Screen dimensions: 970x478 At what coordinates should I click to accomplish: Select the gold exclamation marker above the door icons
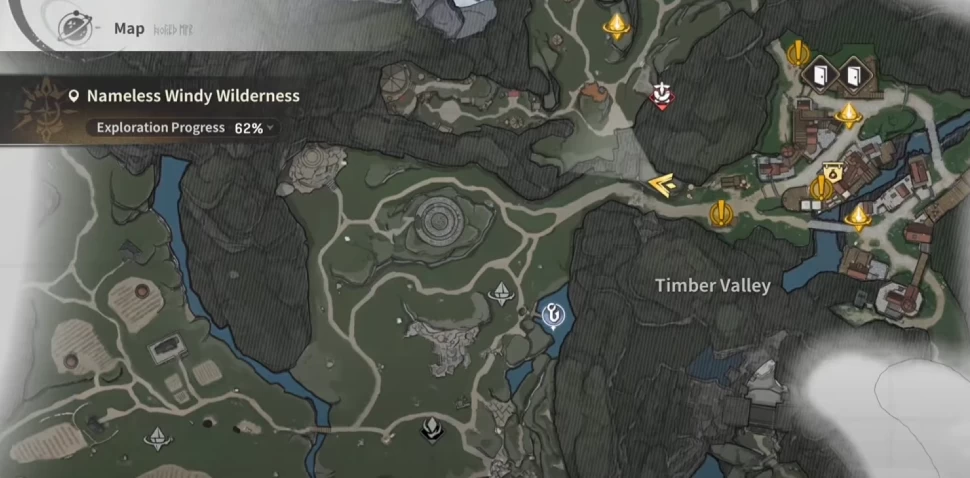(x=797, y=52)
